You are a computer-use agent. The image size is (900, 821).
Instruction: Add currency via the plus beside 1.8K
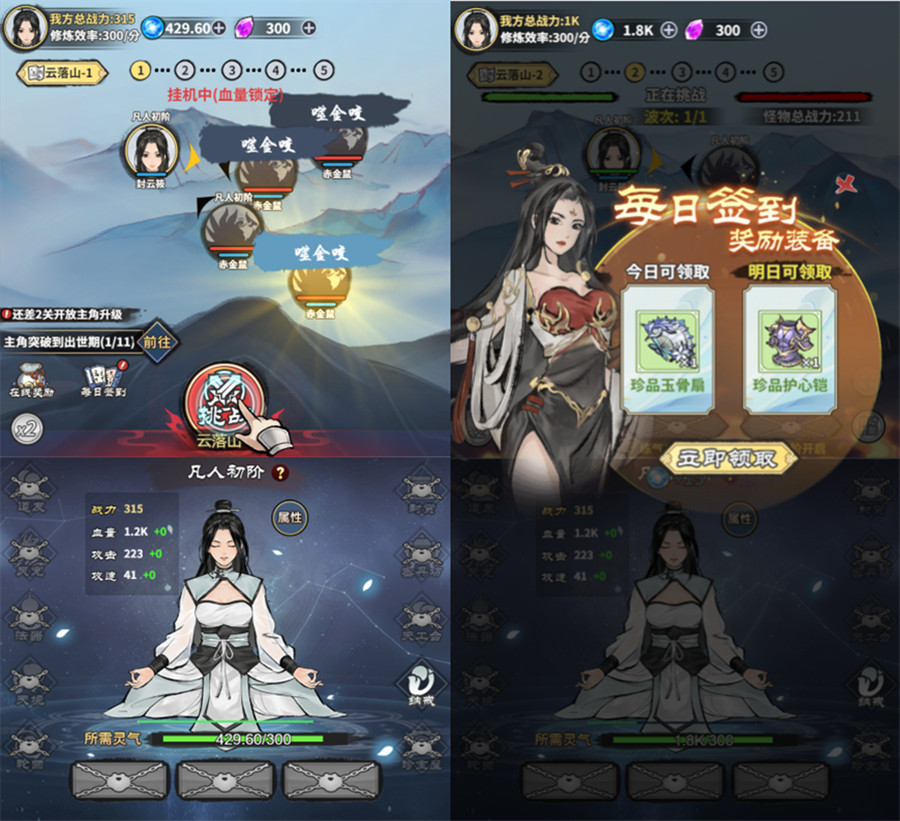click(669, 30)
